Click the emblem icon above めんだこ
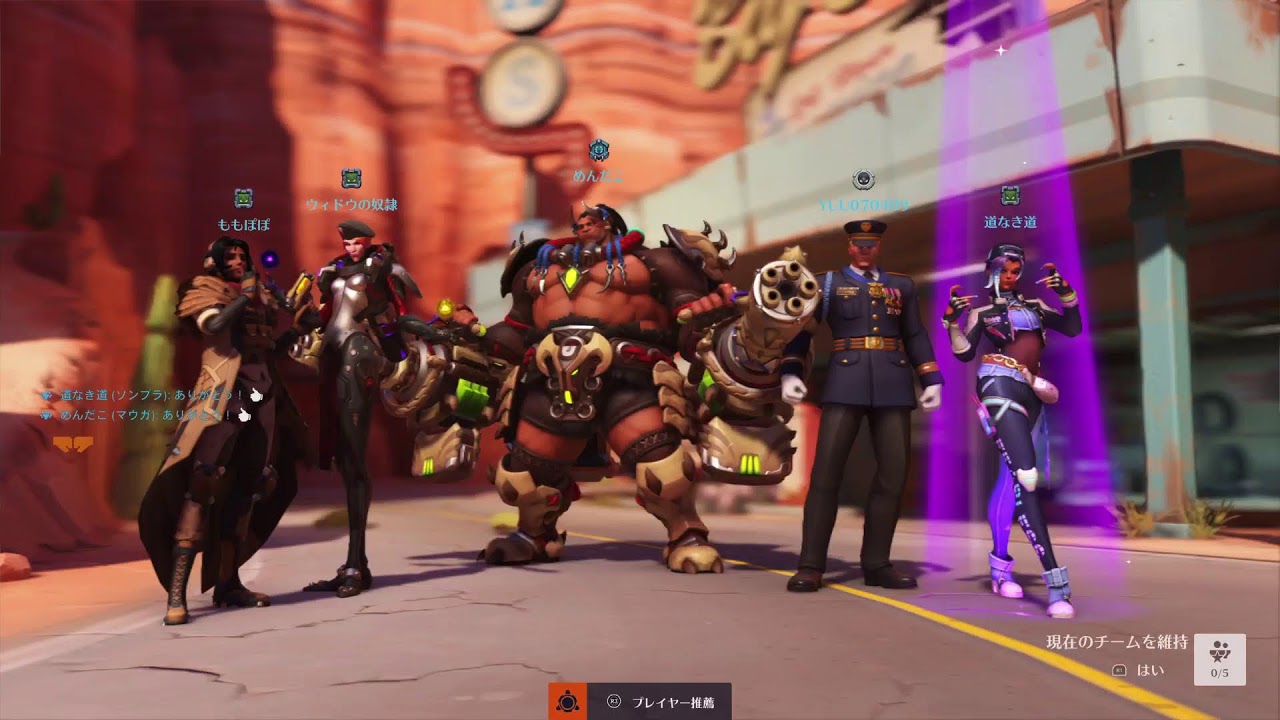Viewport: 1280px width, 720px height. pyautogui.click(x=598, y=150)
